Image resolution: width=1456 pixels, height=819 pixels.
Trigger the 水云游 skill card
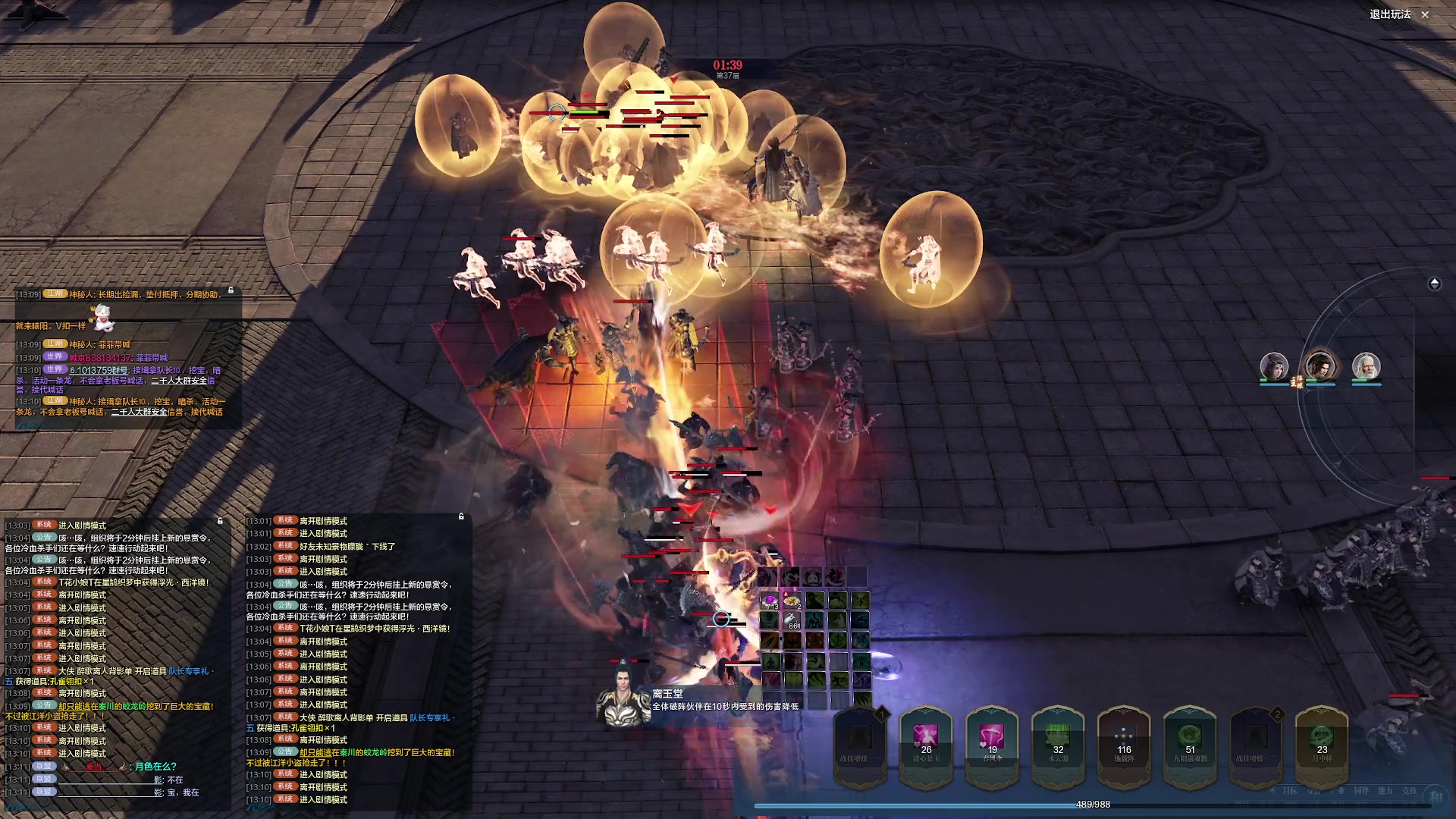tap(1058, 742)
